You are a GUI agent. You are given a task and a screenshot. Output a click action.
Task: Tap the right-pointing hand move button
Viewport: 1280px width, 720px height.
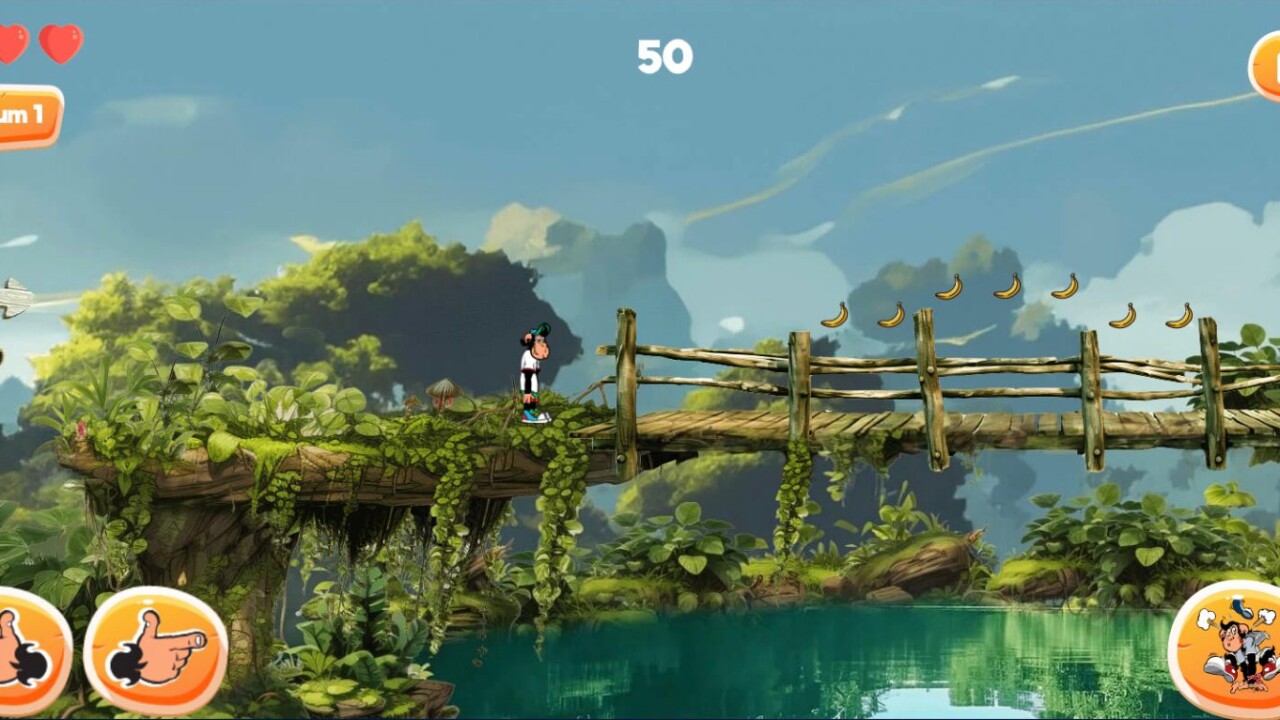click(x=155, y=650)
